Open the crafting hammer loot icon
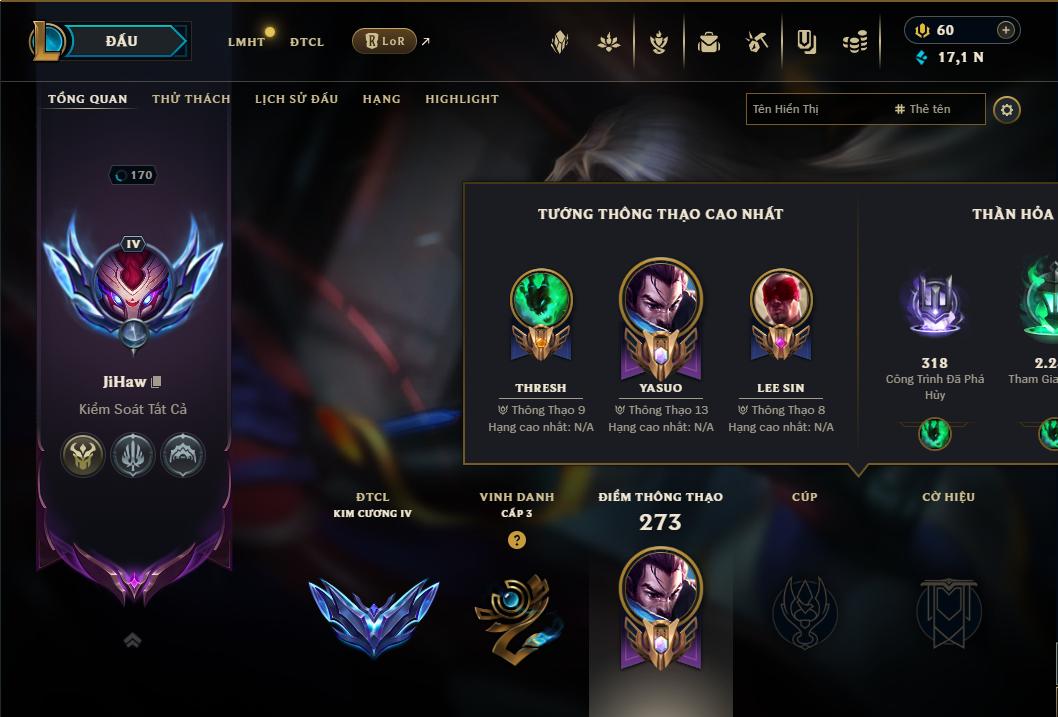 (x=757, y=42)
